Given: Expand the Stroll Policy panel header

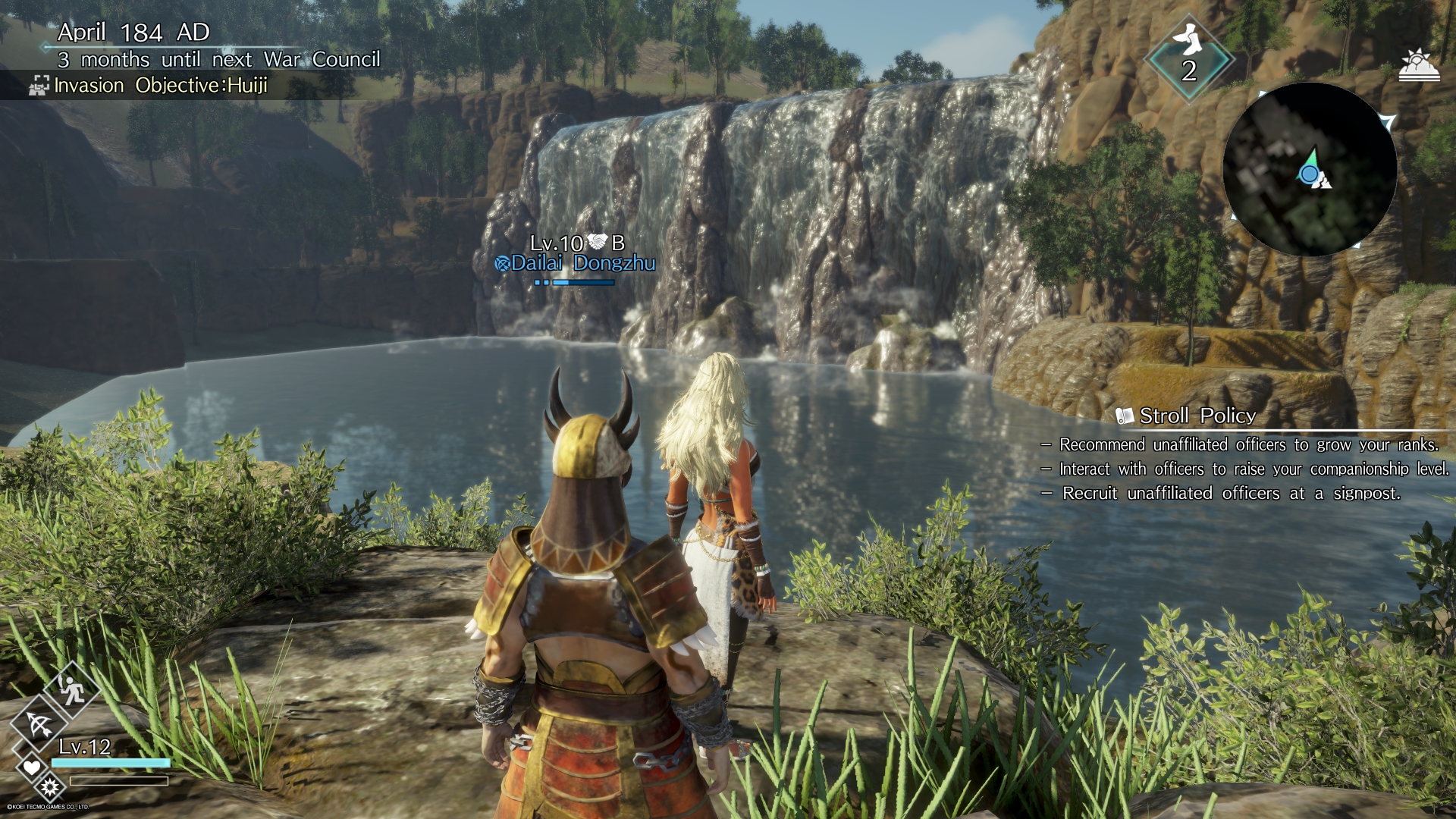Looking at the screenshot, I should pos(1197,416).
